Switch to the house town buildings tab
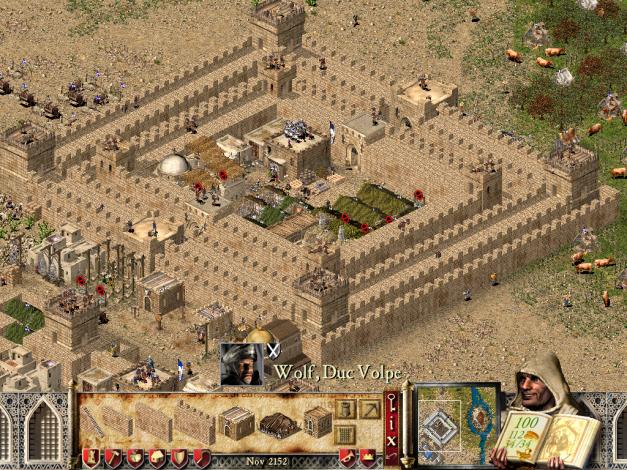Screen dimensions: 627x470 pyautogui.click(x=157, y=458)
